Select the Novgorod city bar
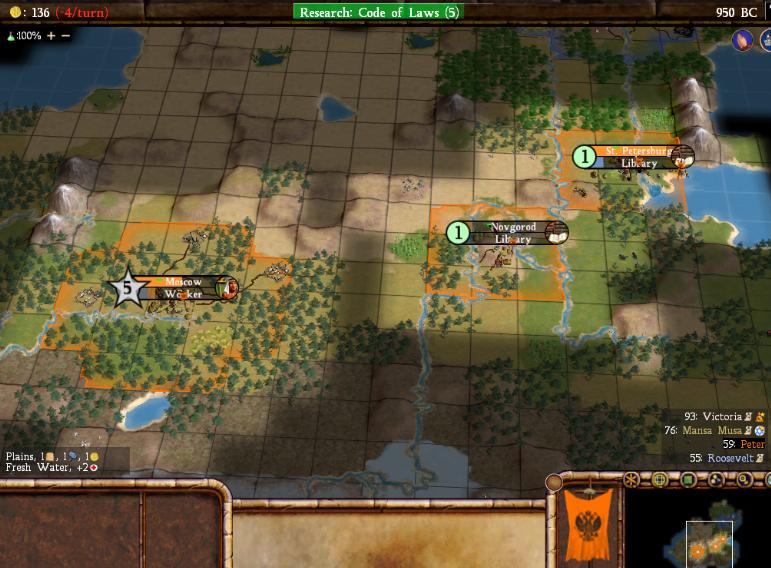 [511, 233]
